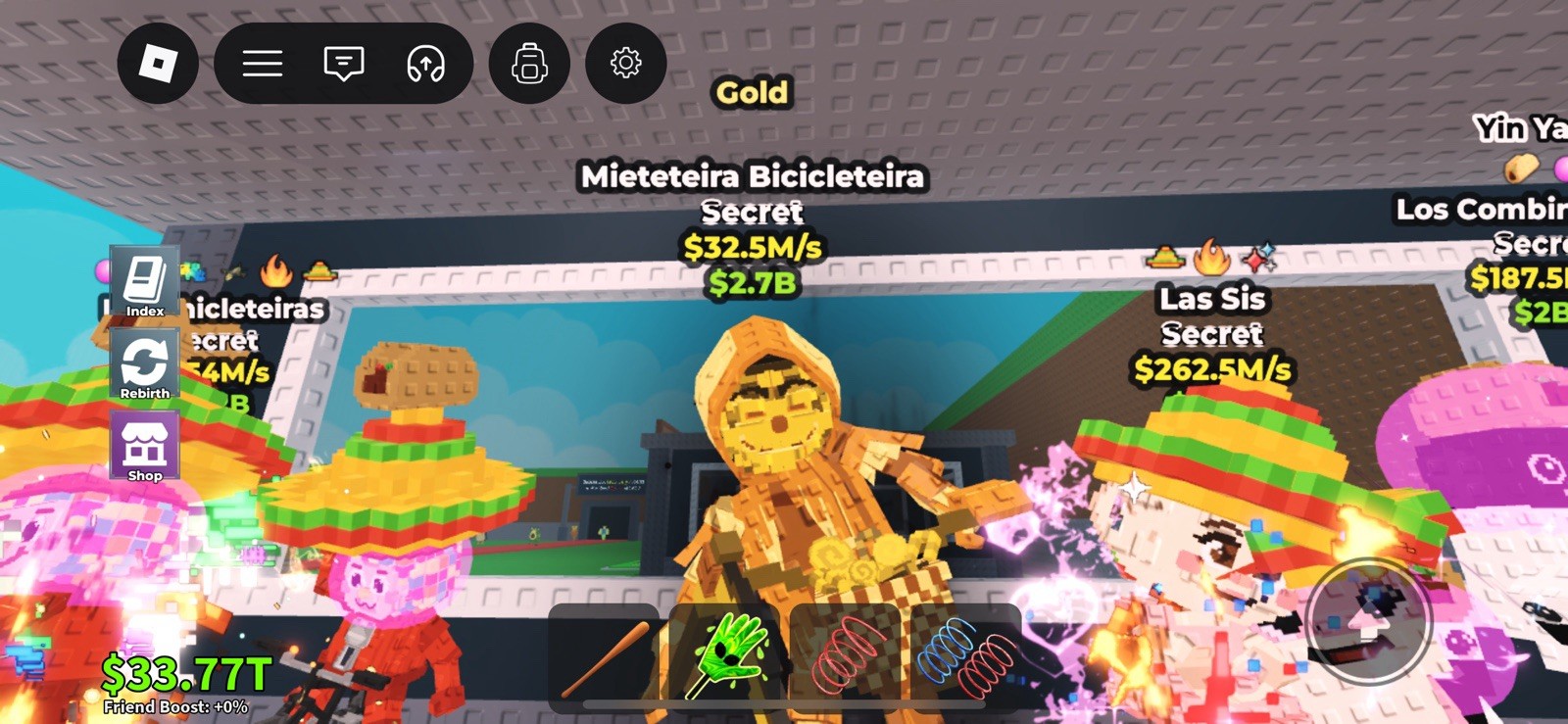Click the Rebirth icon
Screen dimensions: 1568x724
tap(144, 365)
